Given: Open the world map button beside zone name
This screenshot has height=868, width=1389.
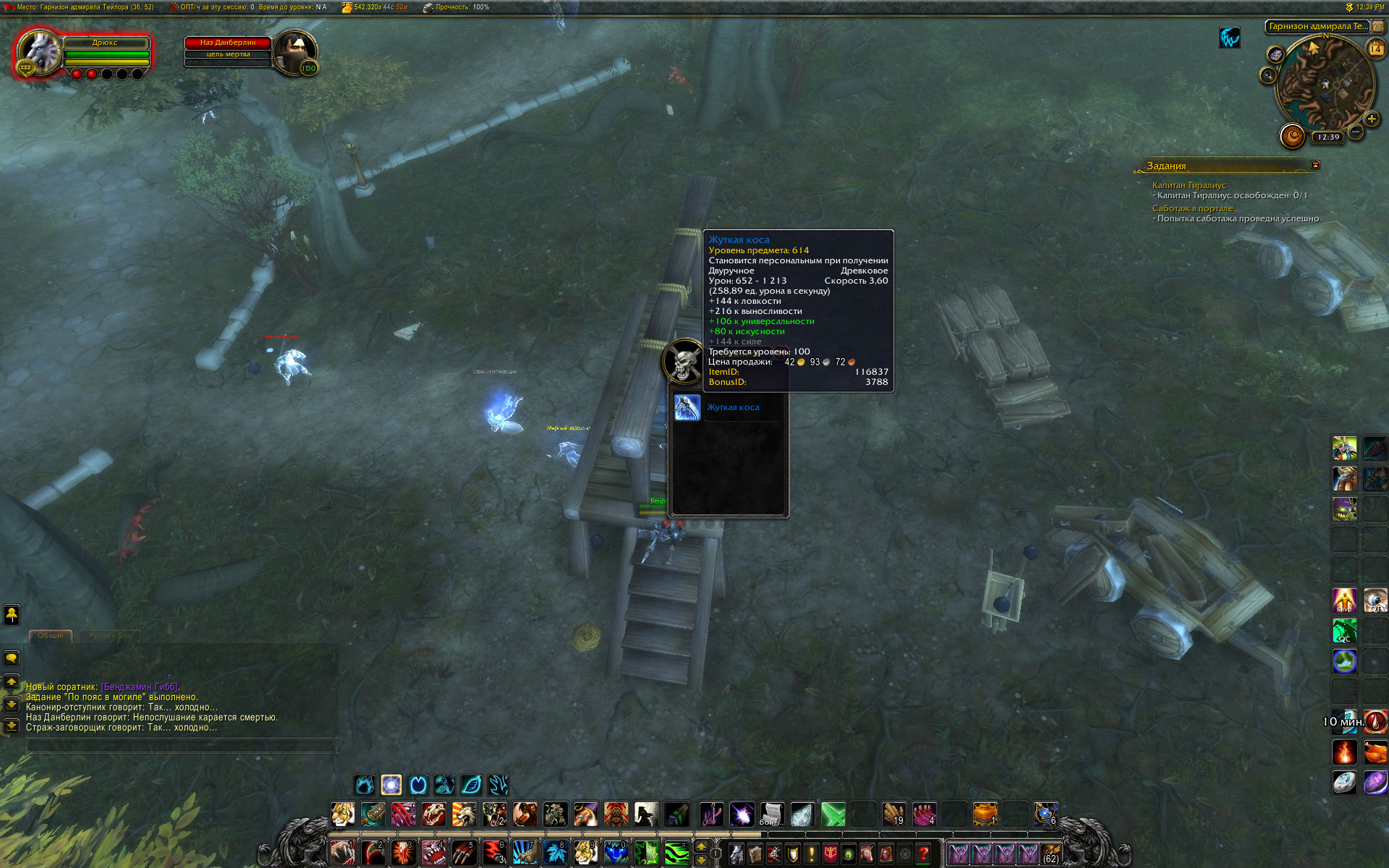Looking at the screenshot, I should point(1379,26).
